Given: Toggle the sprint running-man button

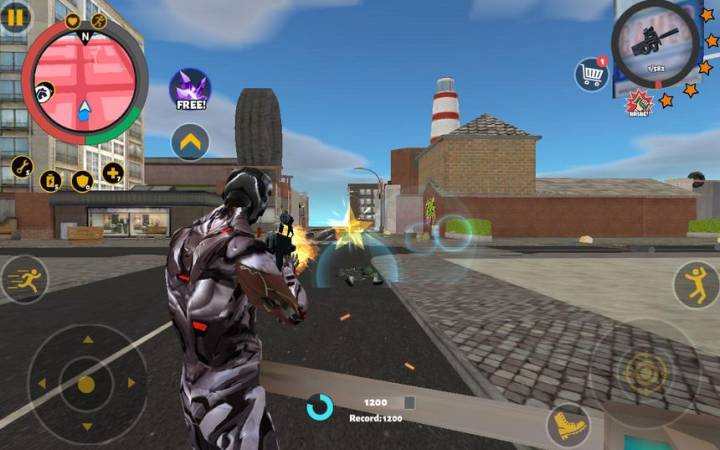Looking at the screenshot, I should (x=22, y=279).
